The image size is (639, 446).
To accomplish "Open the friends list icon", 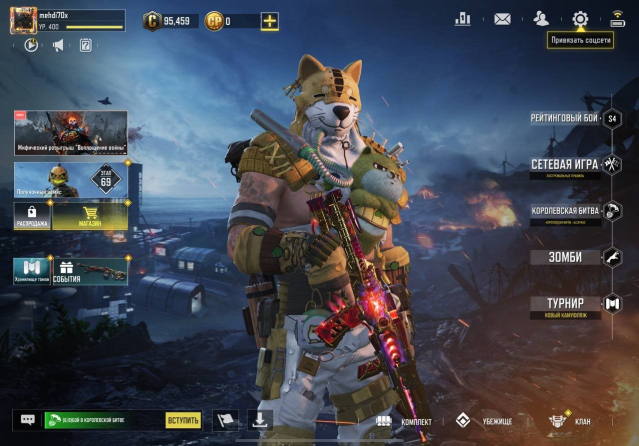I will tap(541, 19).
